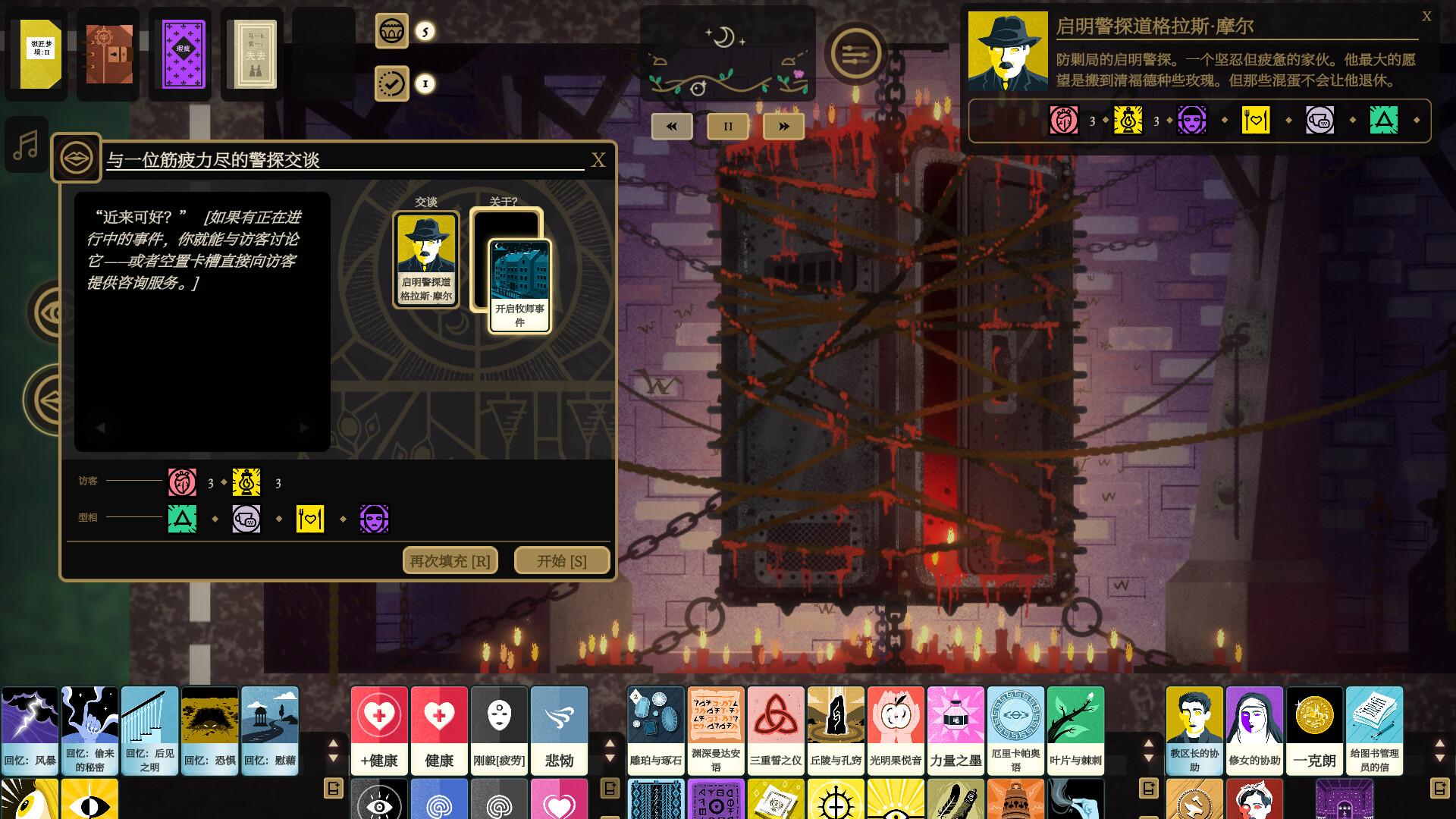
Task: Select the 开启牧师事件 card in the dialog
Action: click(x=519, y=284)
